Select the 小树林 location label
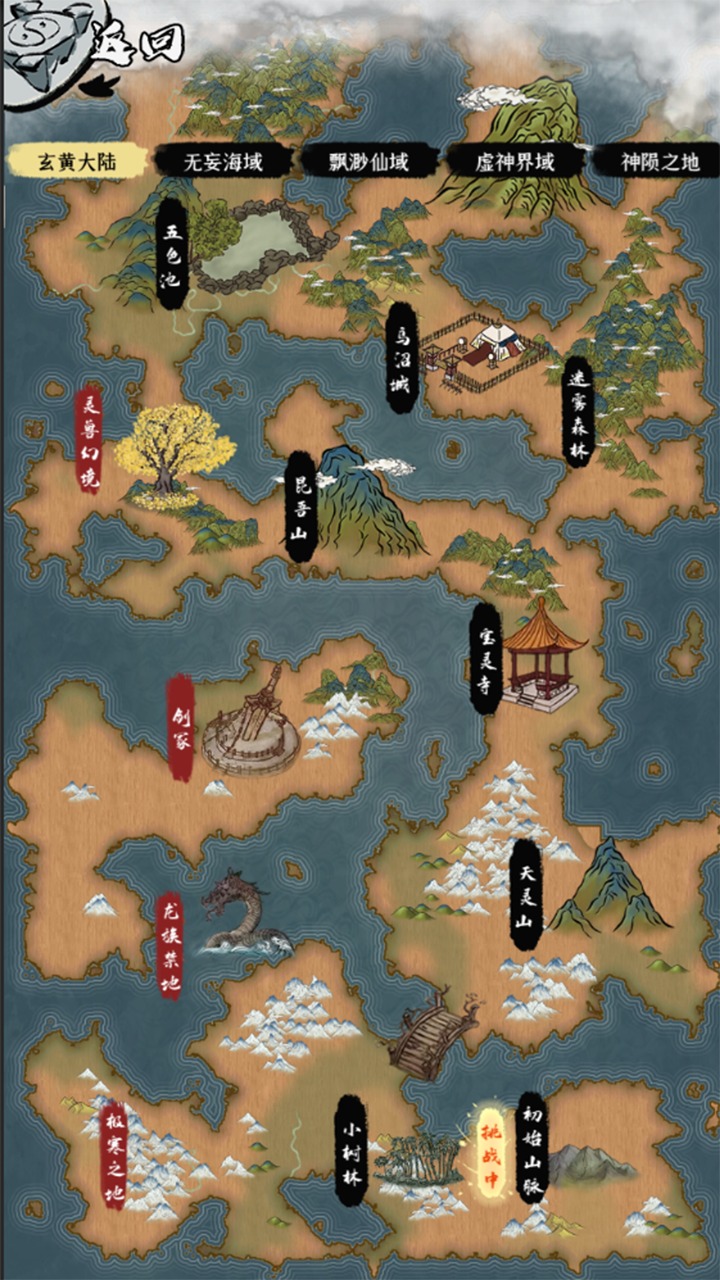Image resolution: width=720 pixels, height=1280 pixels. (x=351, y=1148)
